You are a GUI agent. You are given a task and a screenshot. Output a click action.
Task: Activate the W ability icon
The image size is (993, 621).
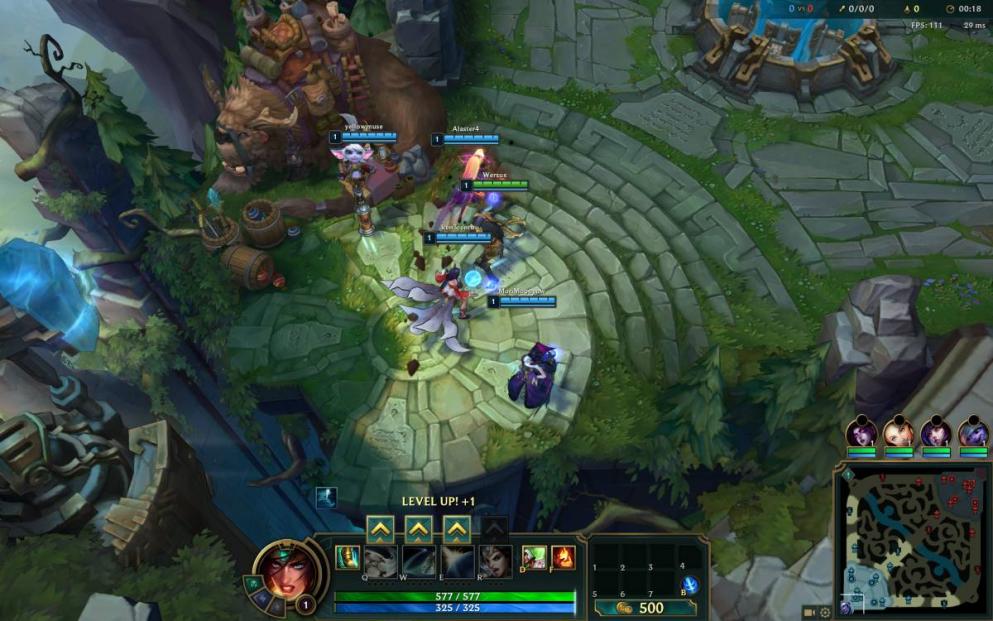[418, 560]
